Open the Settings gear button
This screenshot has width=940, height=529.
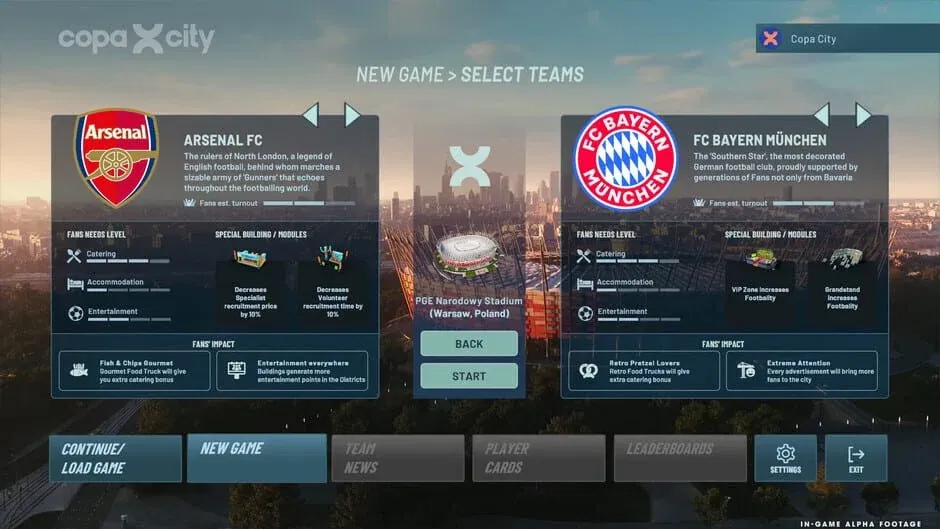point(785,458)
